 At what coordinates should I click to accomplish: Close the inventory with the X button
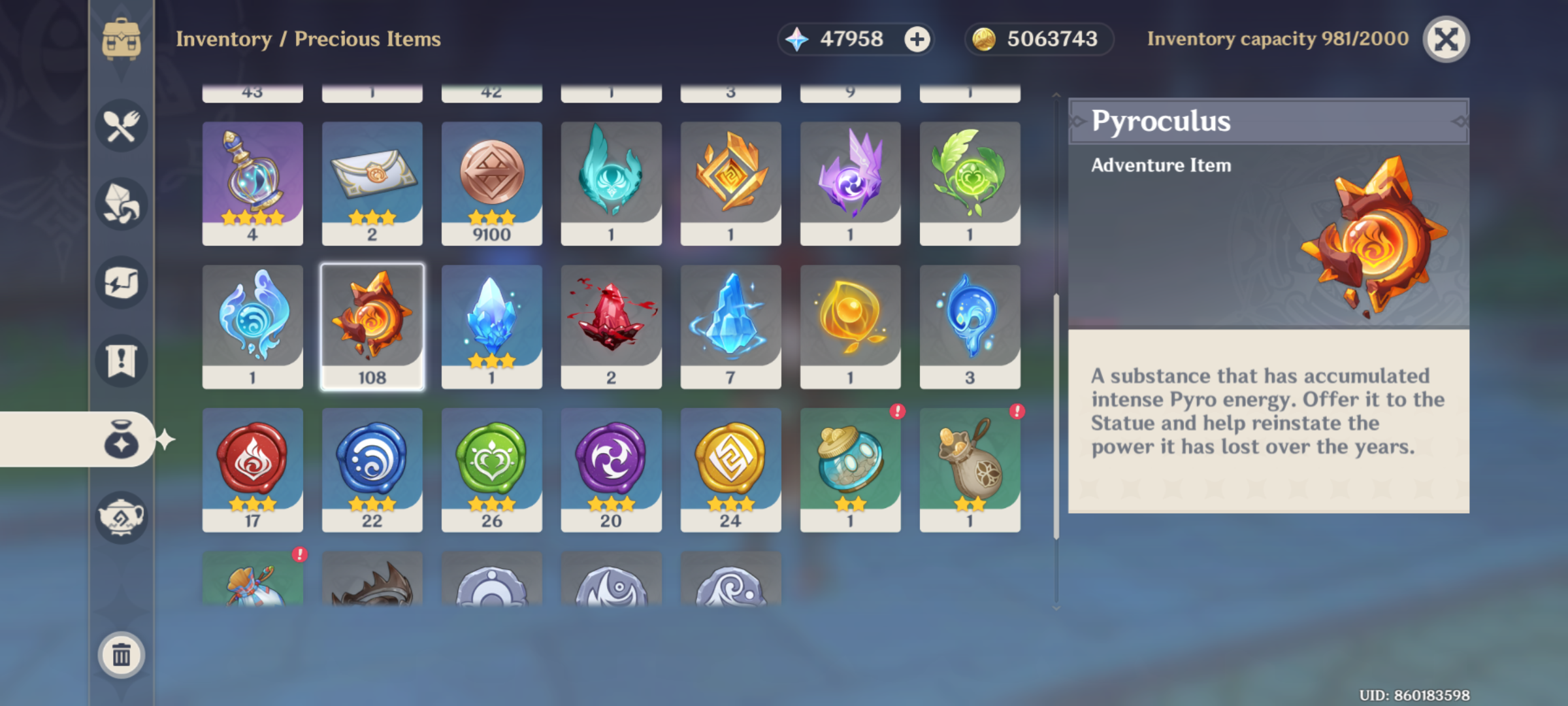coord(1446,39)
